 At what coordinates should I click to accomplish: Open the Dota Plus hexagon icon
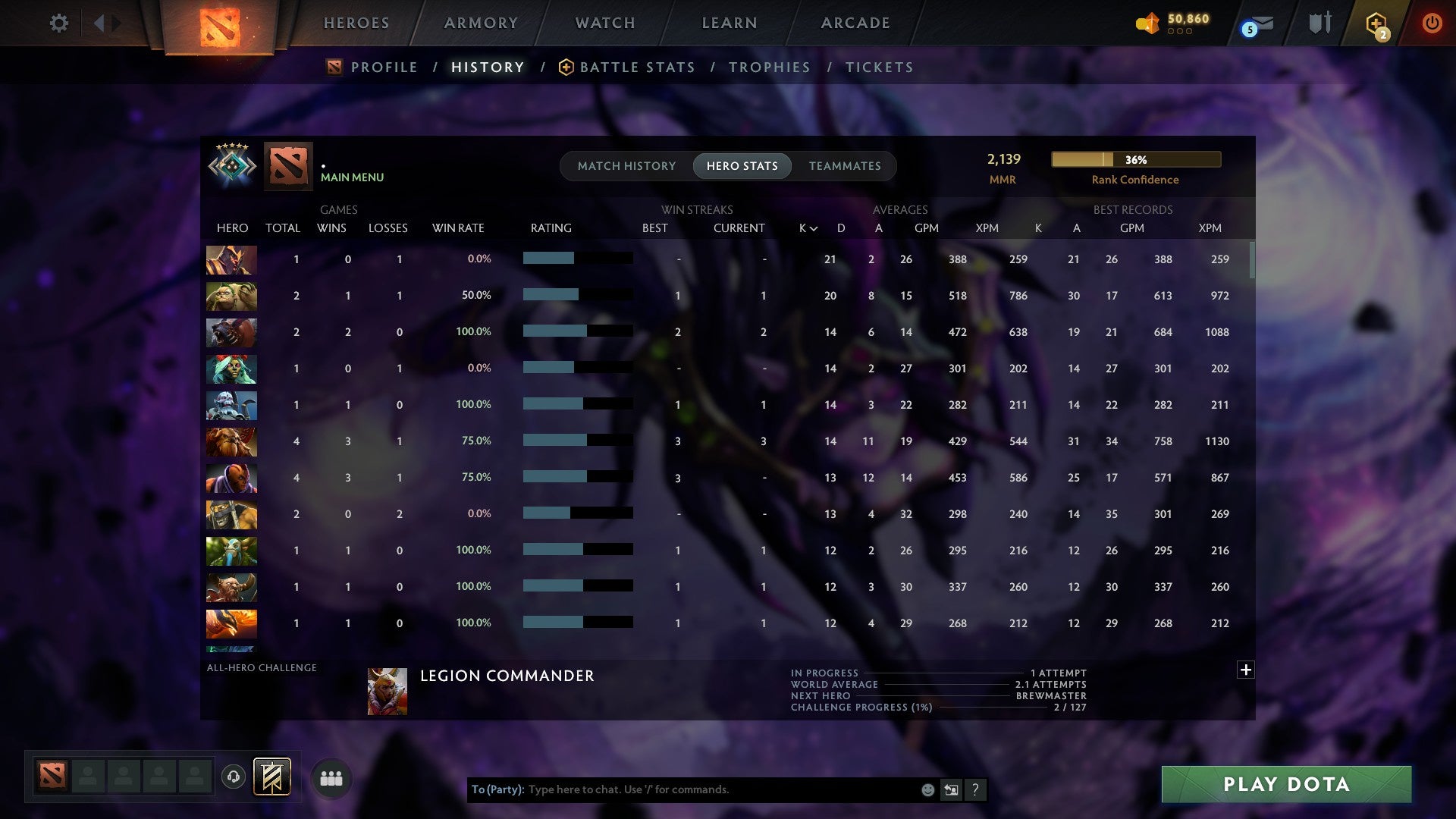(x=1376, y=24)
